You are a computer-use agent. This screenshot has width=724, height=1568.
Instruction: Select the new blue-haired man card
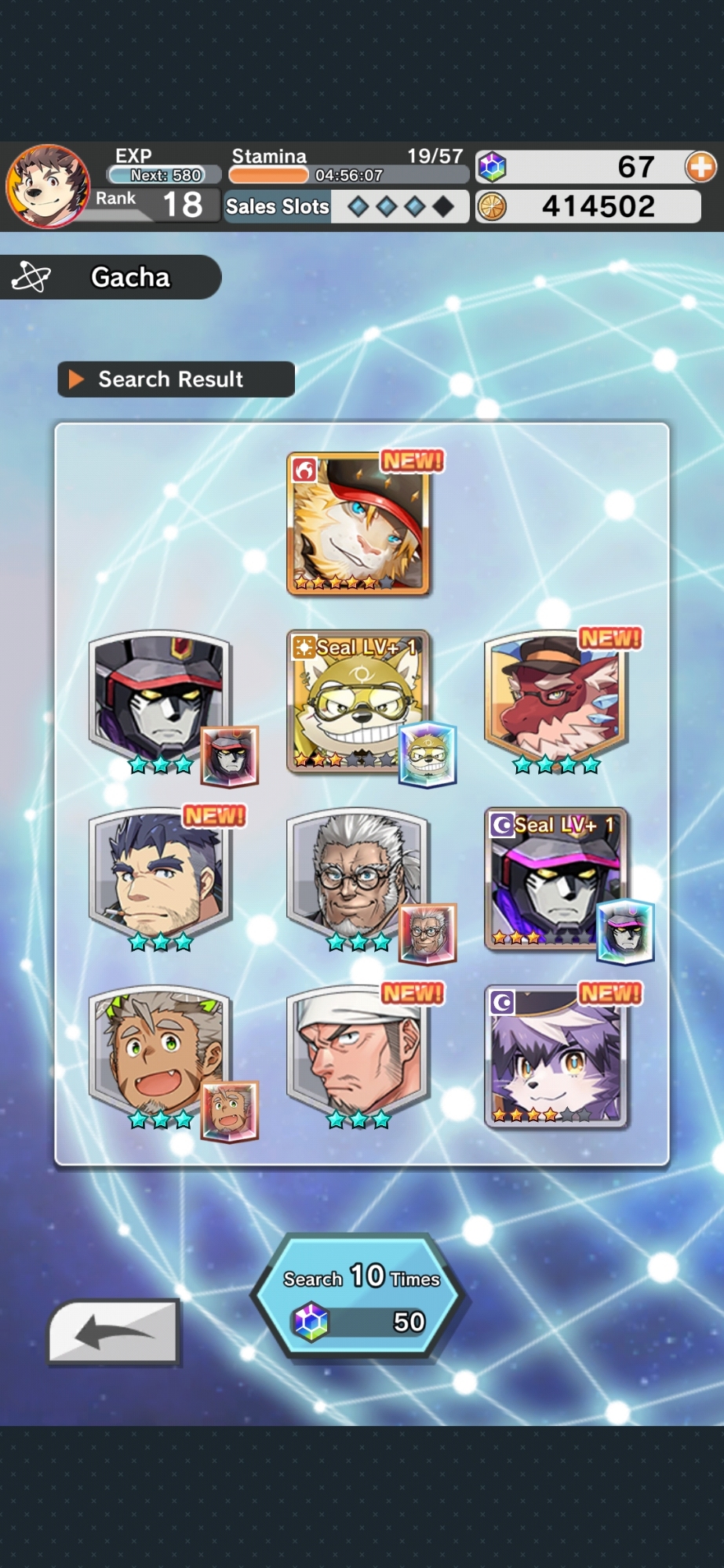coord(160,878)
